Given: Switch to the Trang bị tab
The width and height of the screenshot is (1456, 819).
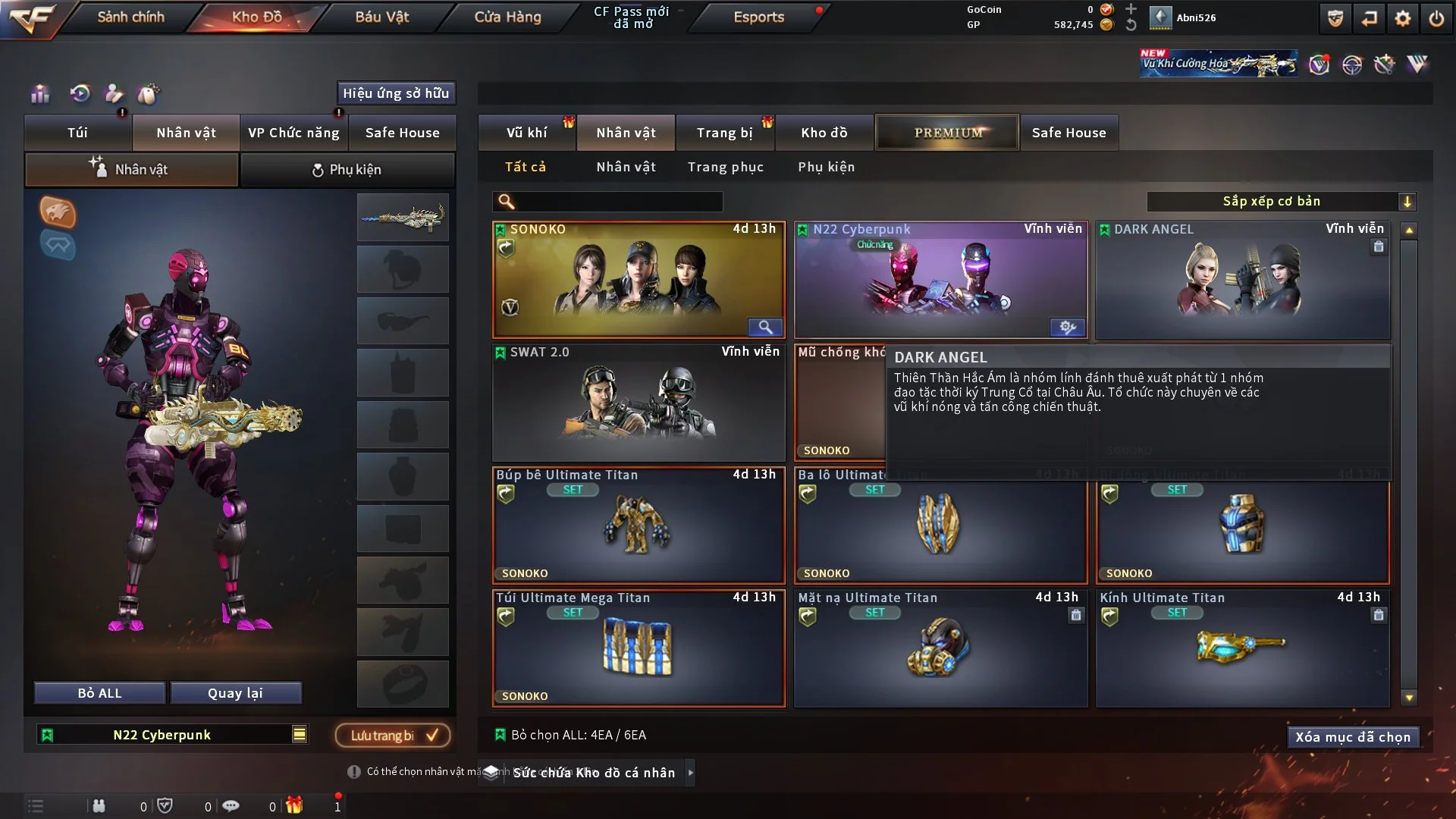Looking at the screenshot, I should pos(724,133).
